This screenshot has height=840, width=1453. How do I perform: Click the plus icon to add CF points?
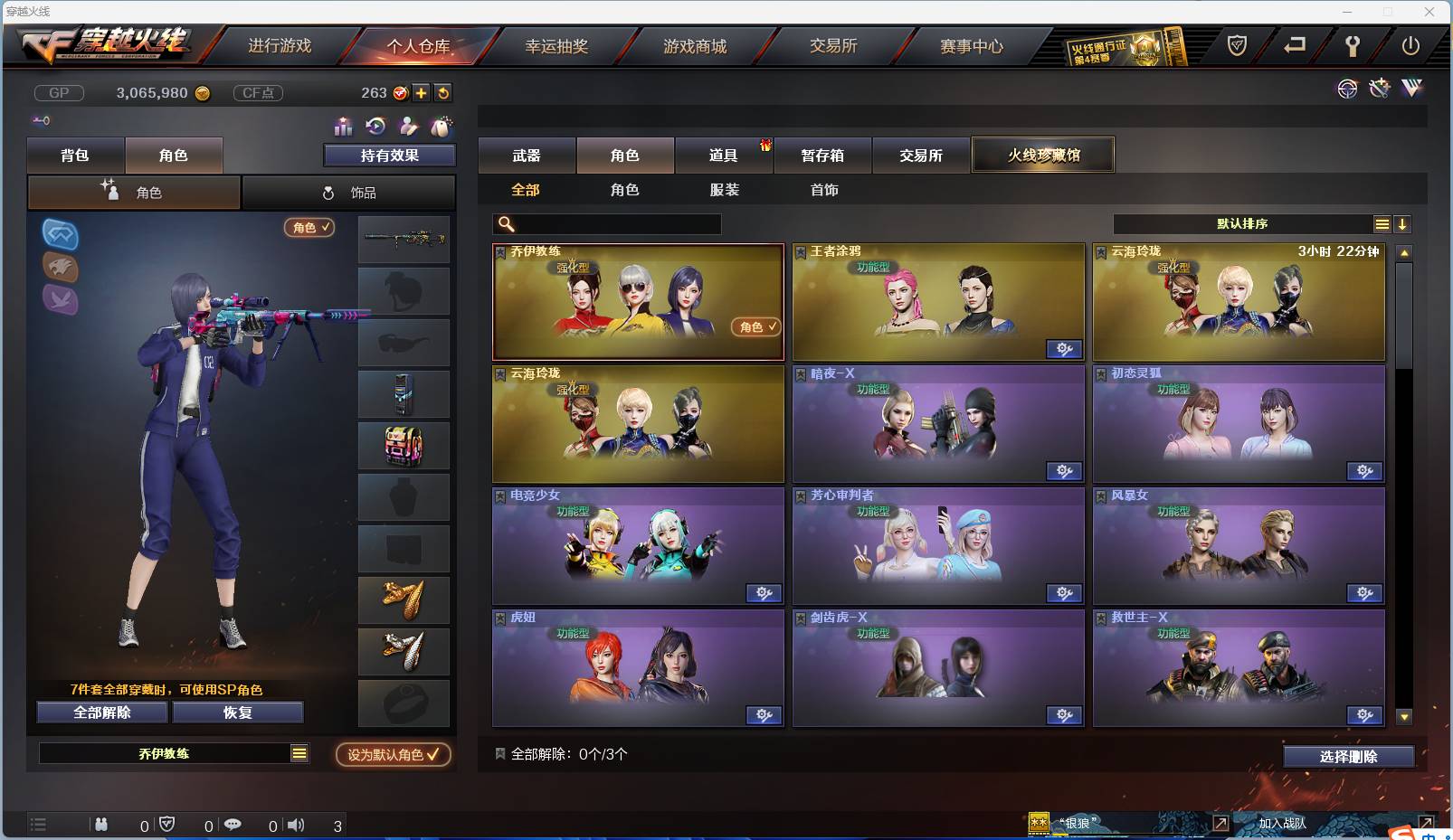[423, 92]
